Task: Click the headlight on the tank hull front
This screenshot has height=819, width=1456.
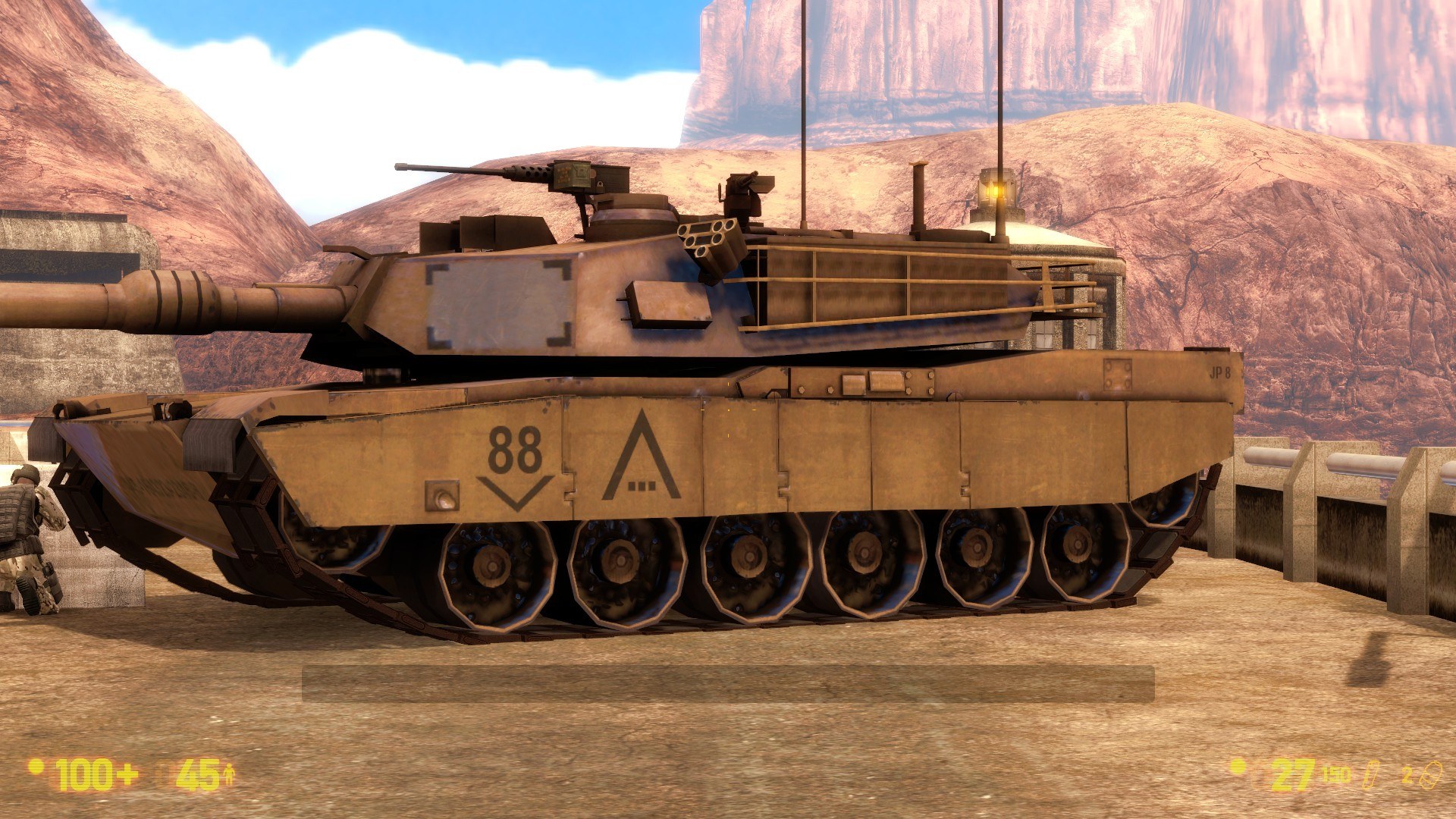Action: [444, 497]
